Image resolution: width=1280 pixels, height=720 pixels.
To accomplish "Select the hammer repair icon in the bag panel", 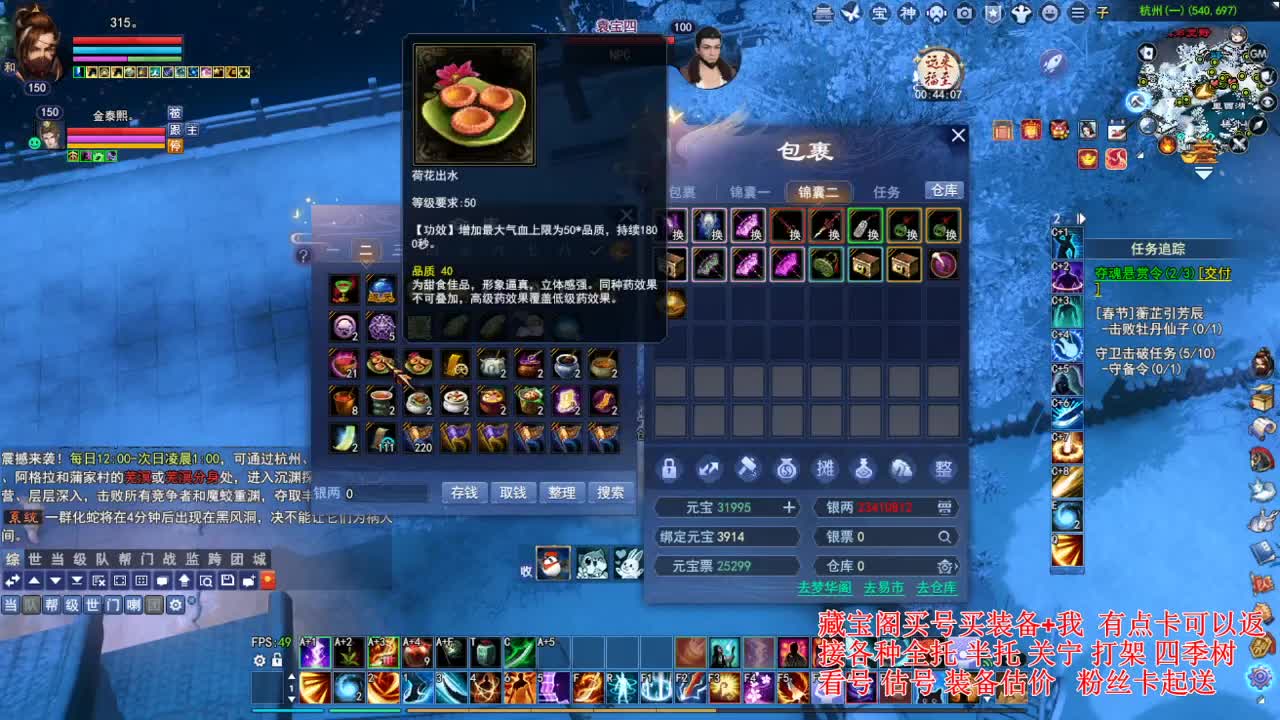I will [x=748, y=469].
